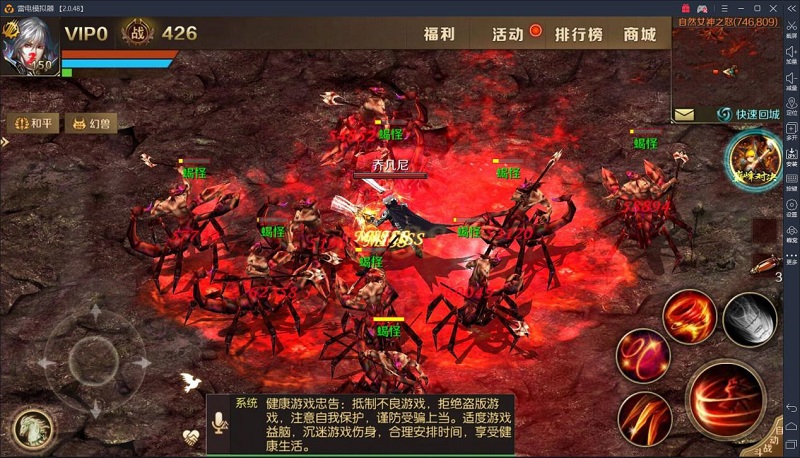
Task: Show the 排行榜 leaderboard
Action: point(579,34)
